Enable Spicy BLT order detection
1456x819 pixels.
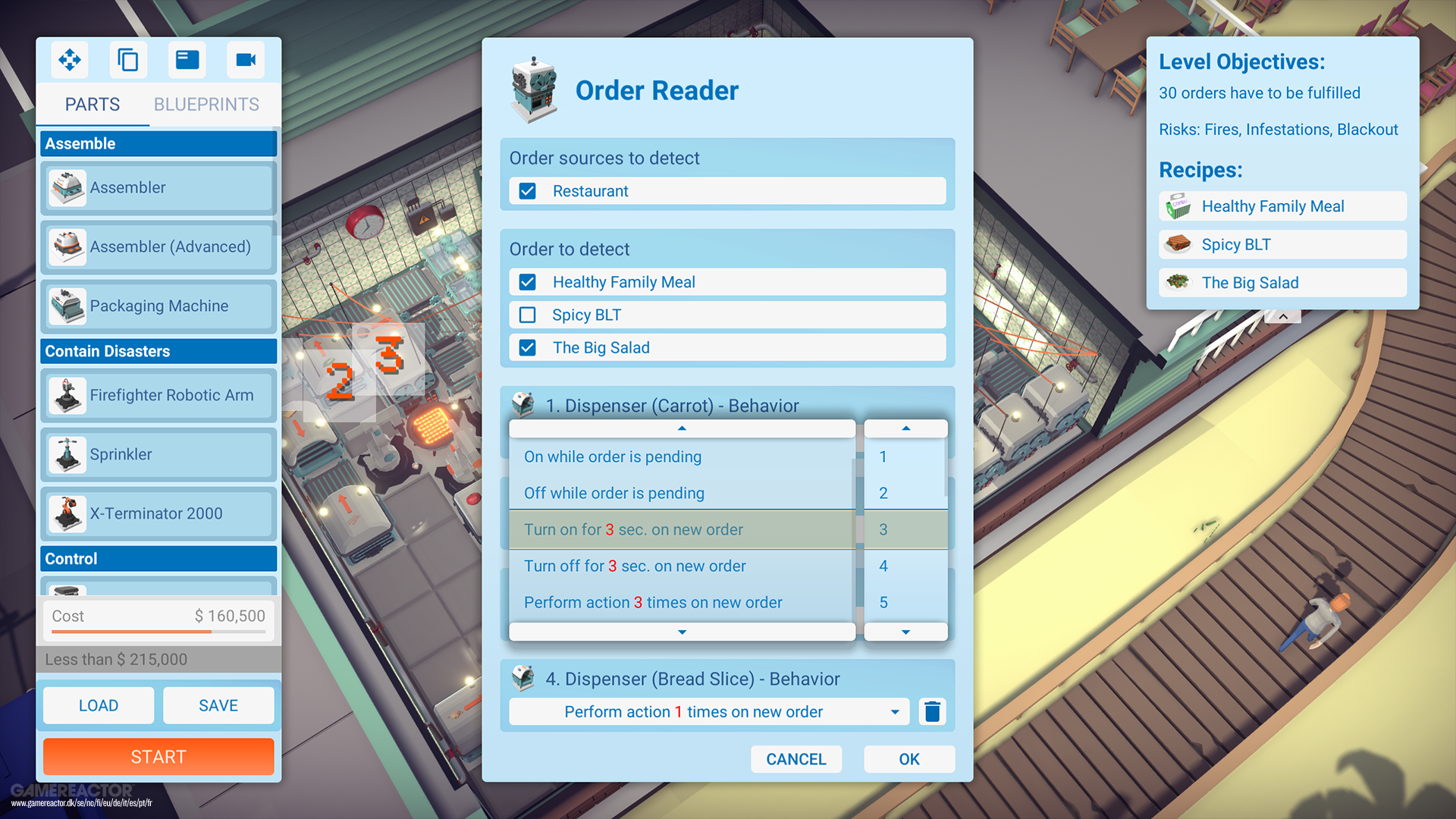coord(528,315)
